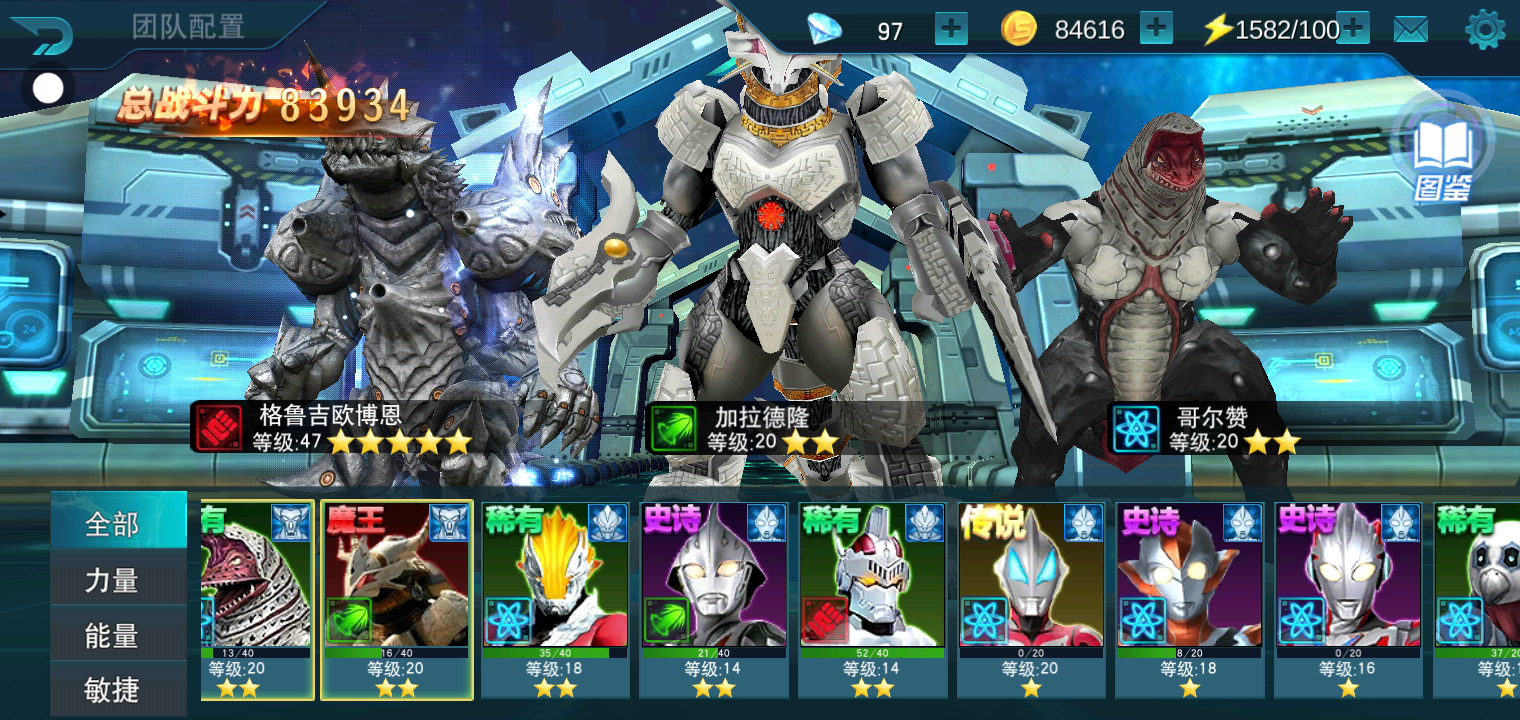Select the 魔王 horned monster card

click(x=397, y=598)
